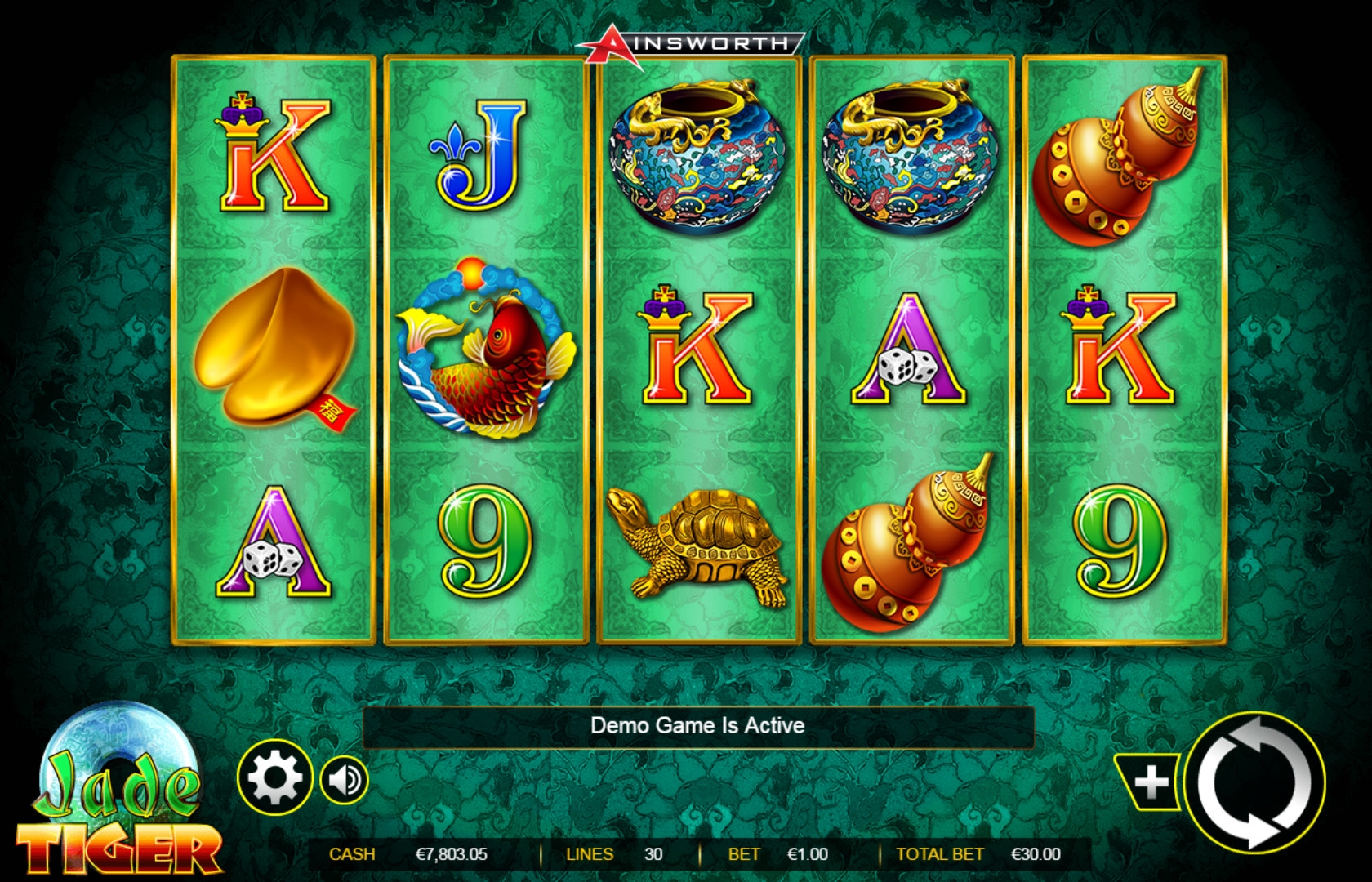Open the plus bet options button
The image size is (1372, 882).
coord(1151,782)
